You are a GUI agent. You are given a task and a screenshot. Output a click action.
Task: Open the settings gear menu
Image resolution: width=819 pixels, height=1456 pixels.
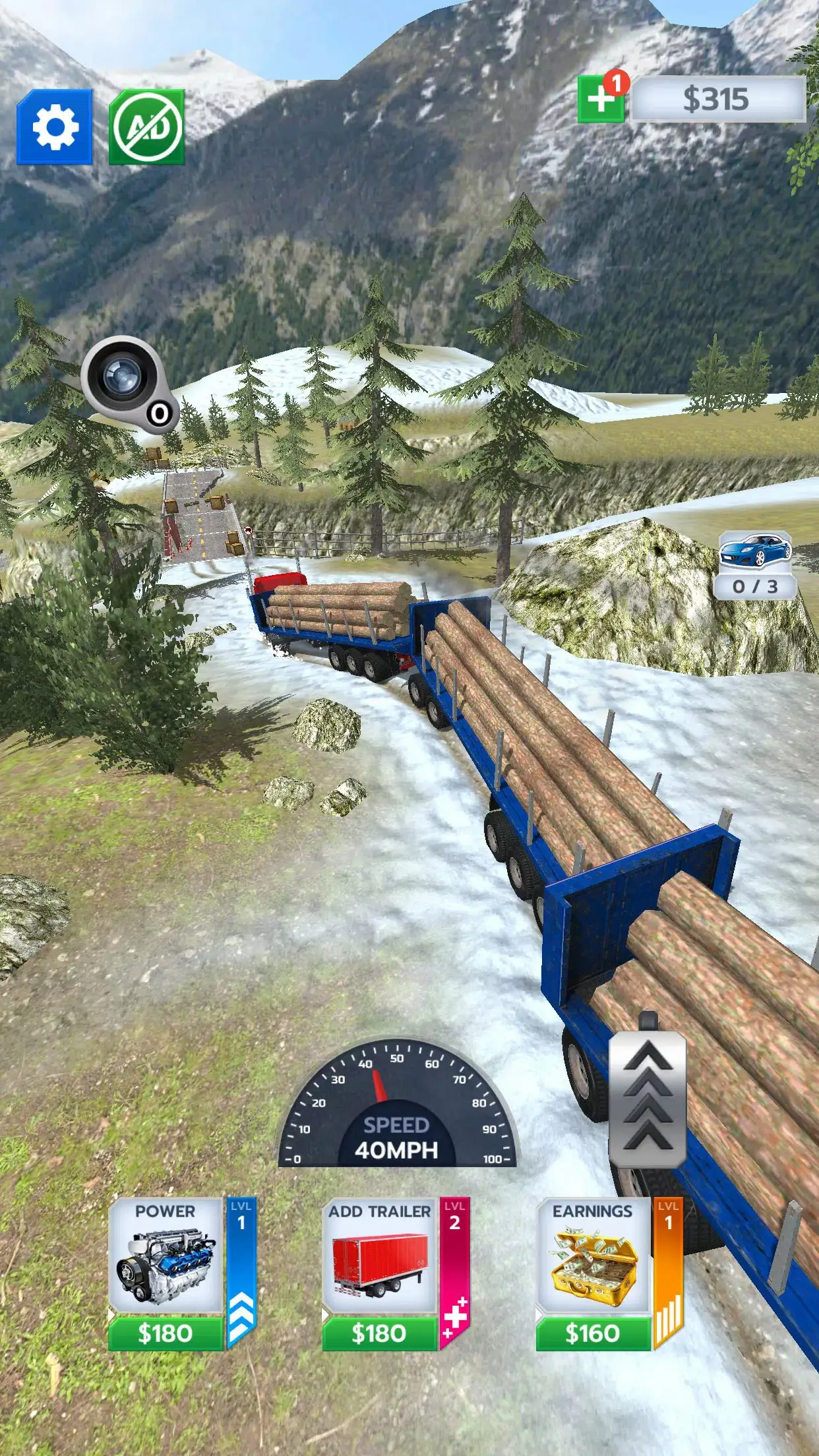55,127
